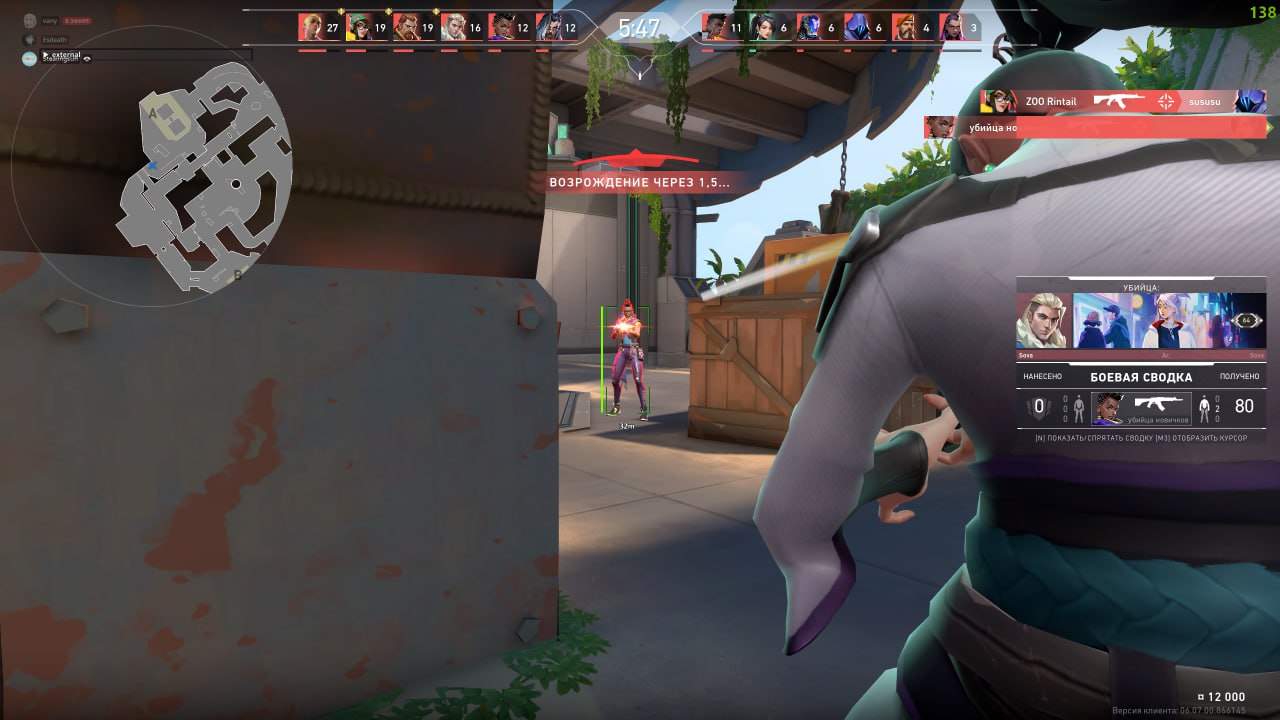Screen dimensions: 1280x720
Task: Click the body outline icon under ПОЛУЧЕНО
Action: [1204, 407]
